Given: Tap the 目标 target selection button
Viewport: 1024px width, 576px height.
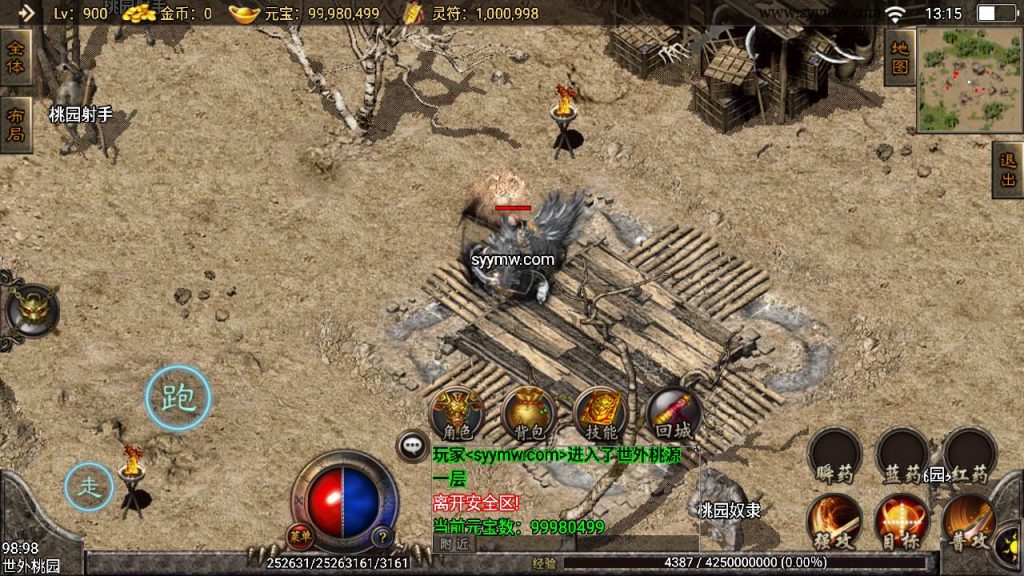Looking at the screenshot, I should 902,519.
